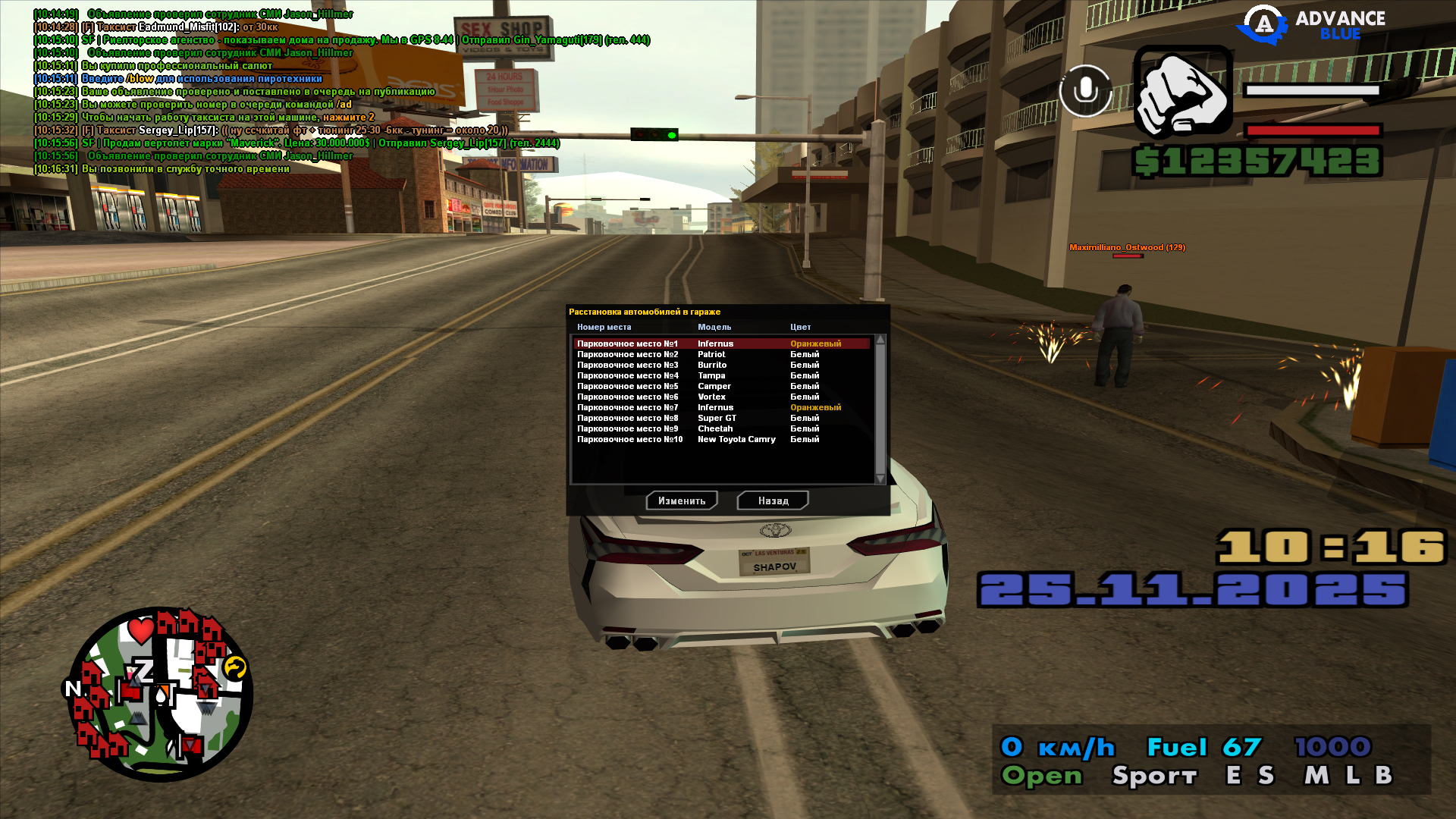The height and width of the screenshot is (819, 1456).
Task: Select the Burrito parking row
Action: point(720,365)
